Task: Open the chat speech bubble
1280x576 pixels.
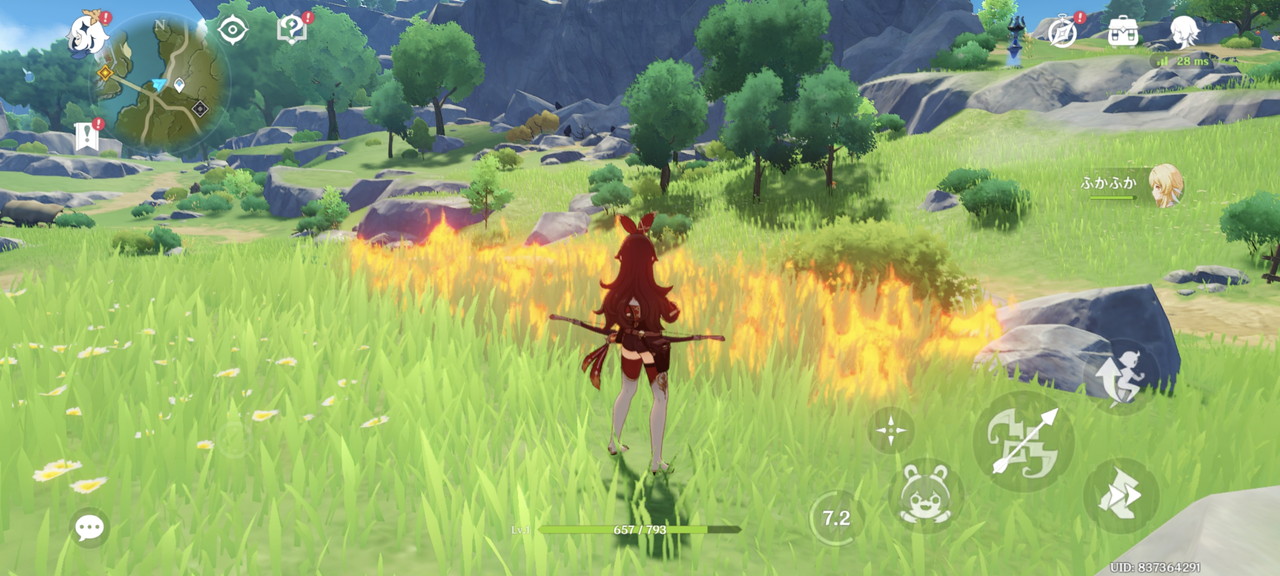Action: point(90,527)
